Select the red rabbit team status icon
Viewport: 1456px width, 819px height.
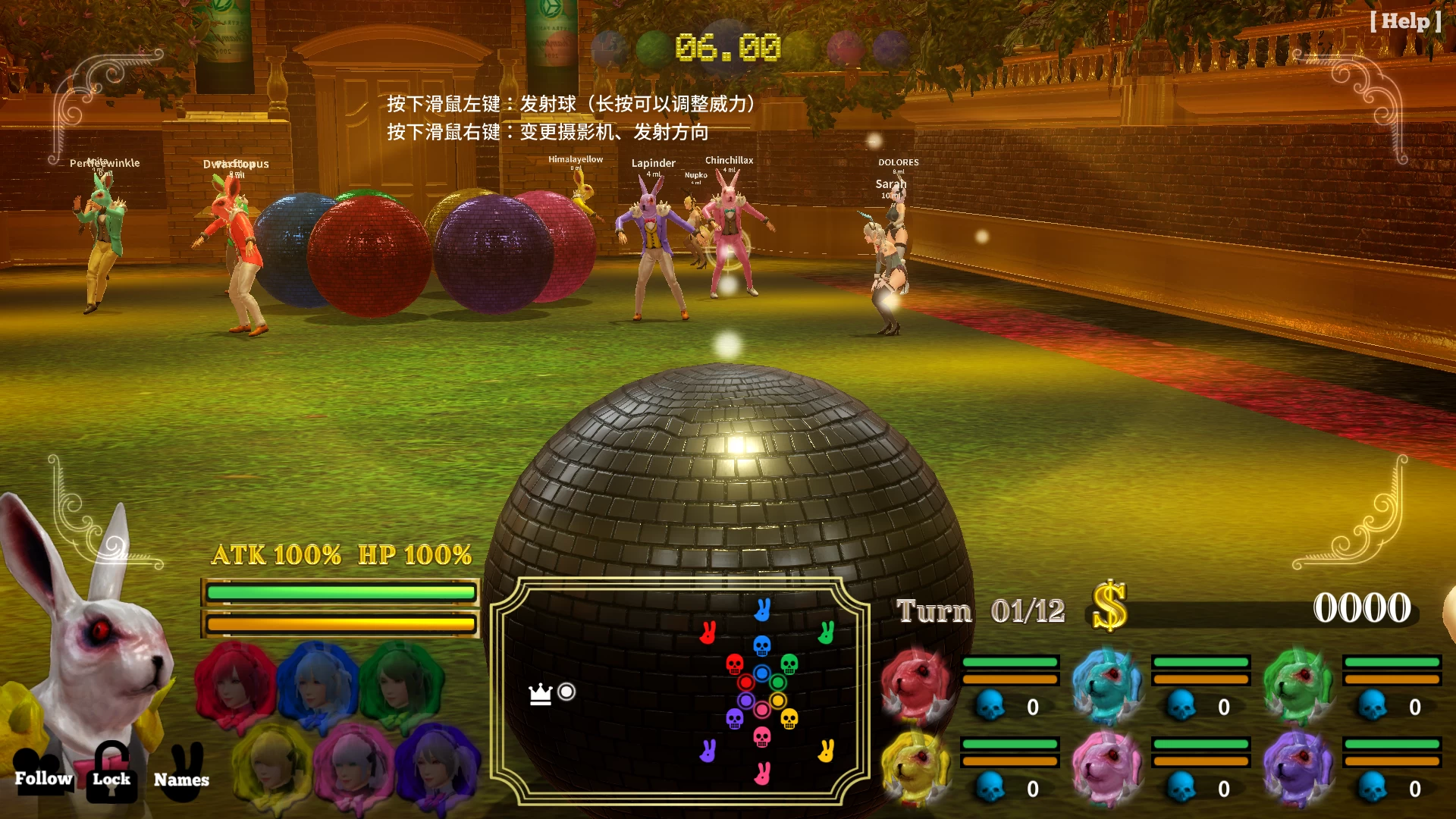click(916, 684)
